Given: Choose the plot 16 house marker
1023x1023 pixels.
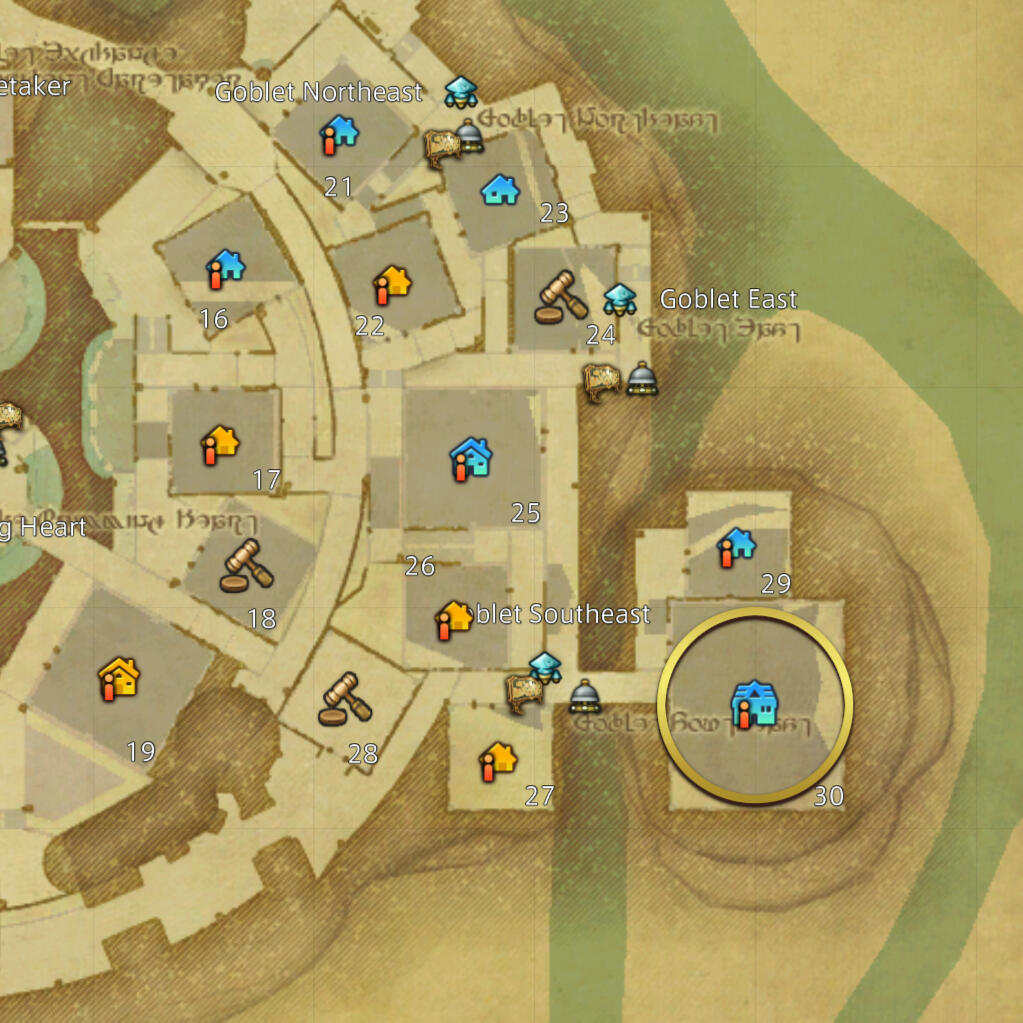Looking at the screenshot, I should click(x=225, y=268).
